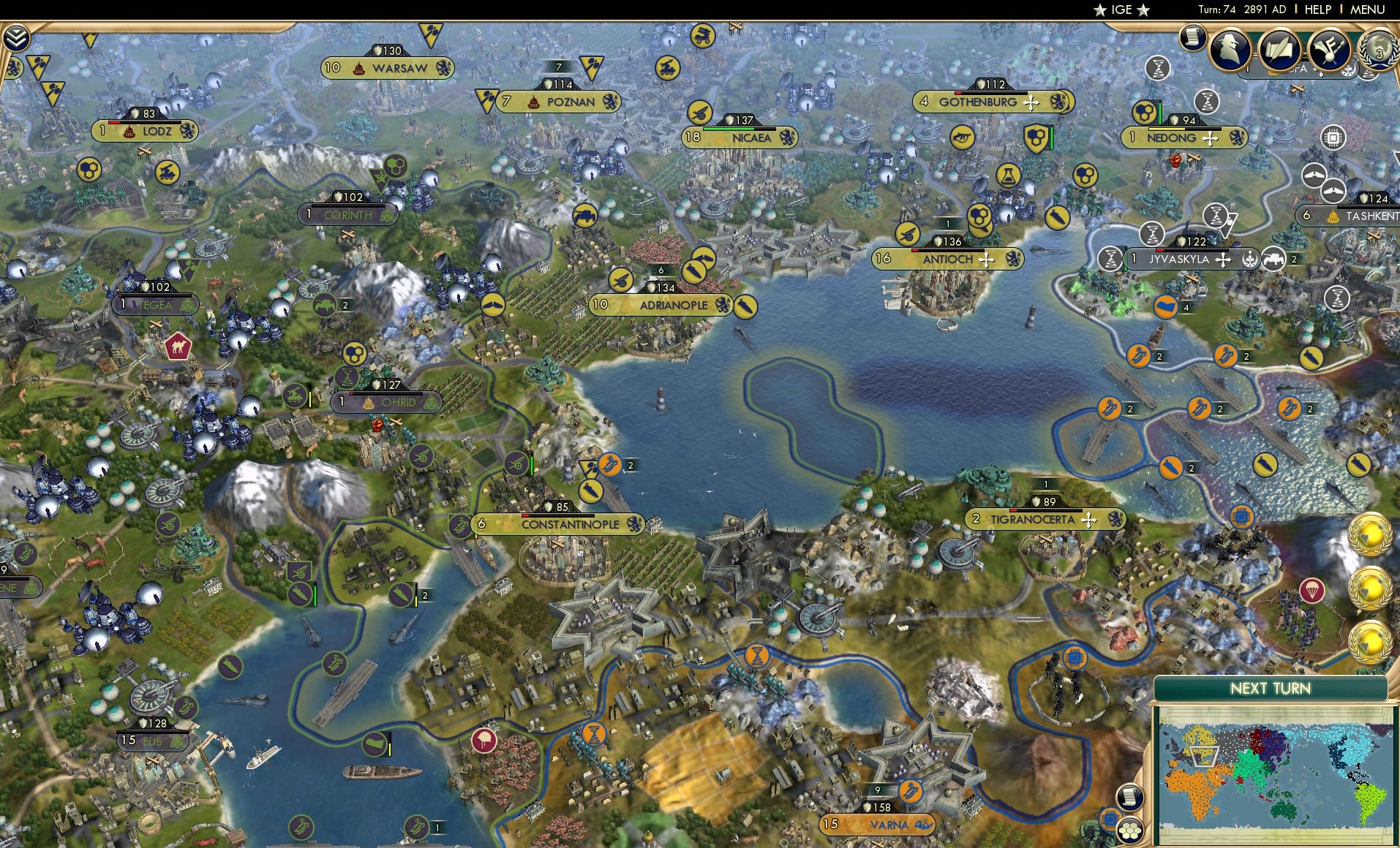Open the HELP screen
Image resolution: width=1400 pixels, height=848 pixels.
point(1320,10)
